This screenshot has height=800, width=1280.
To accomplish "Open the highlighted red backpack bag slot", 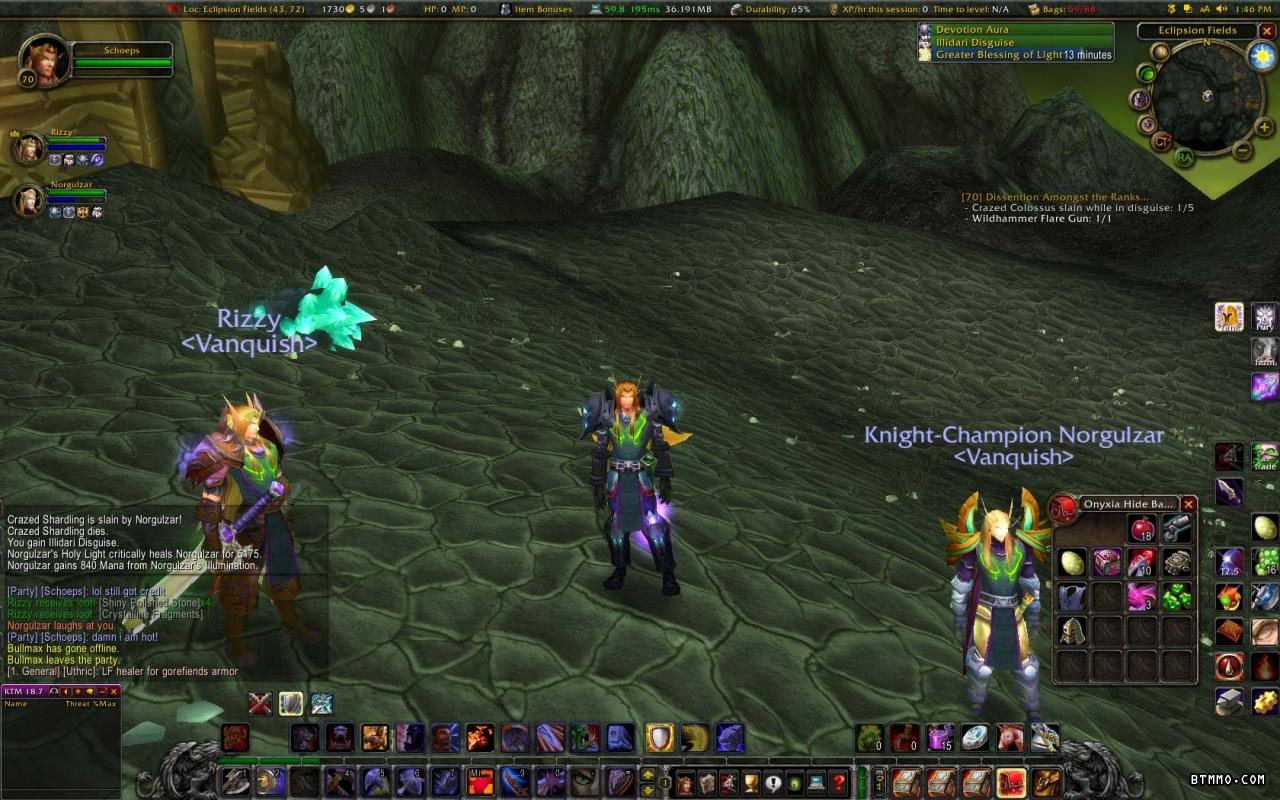I will [1011, 782].
